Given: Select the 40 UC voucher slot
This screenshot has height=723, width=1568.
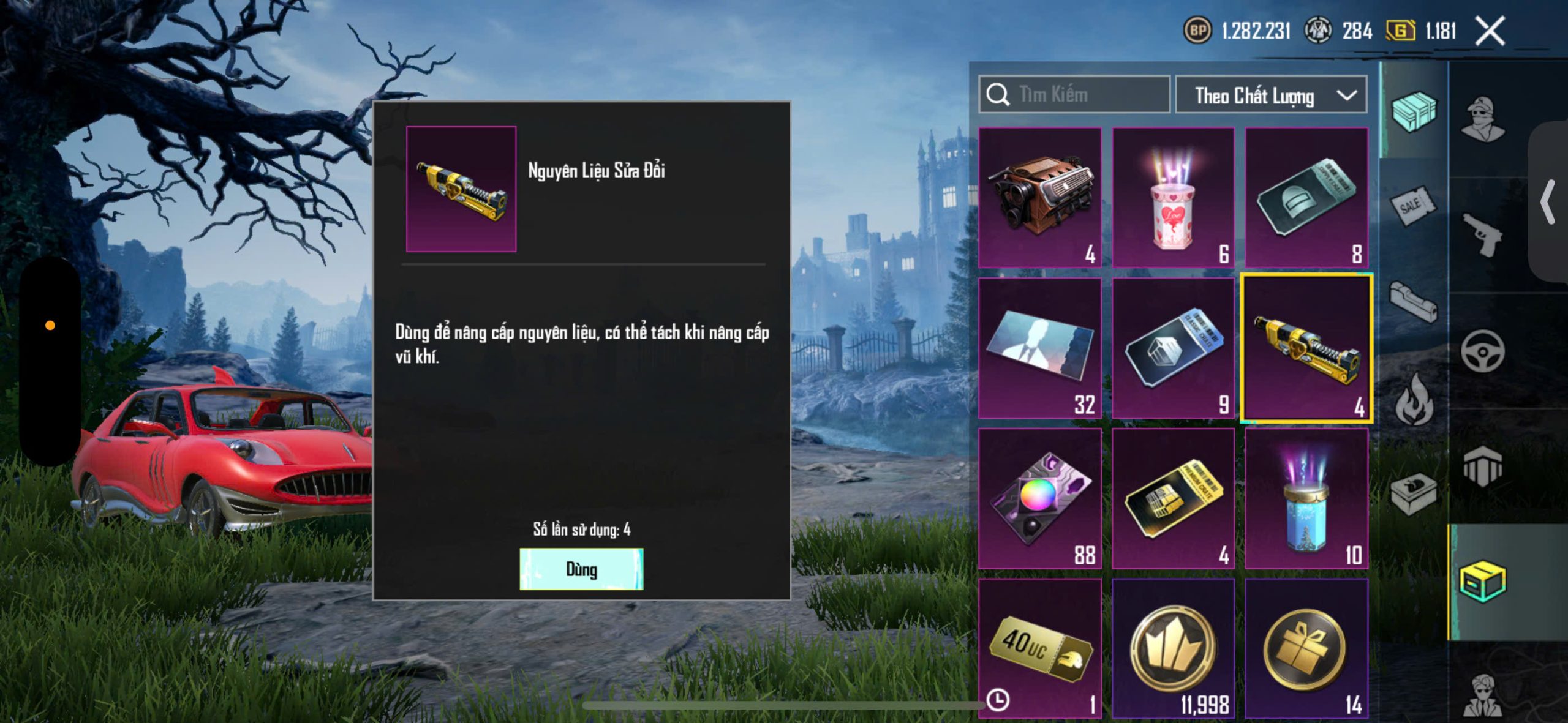Looking at the screenshot, I should click(x=1039, y=649).
